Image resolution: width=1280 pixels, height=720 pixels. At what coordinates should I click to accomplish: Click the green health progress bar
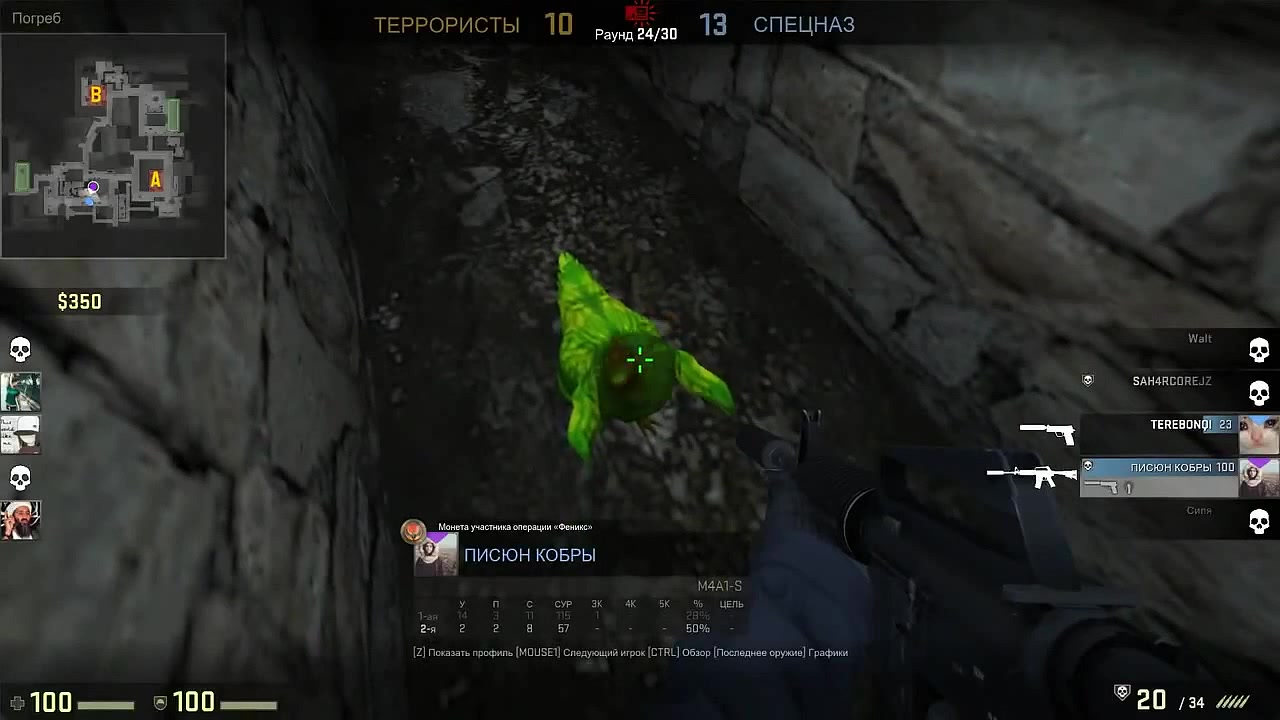(x=105, y=703)
